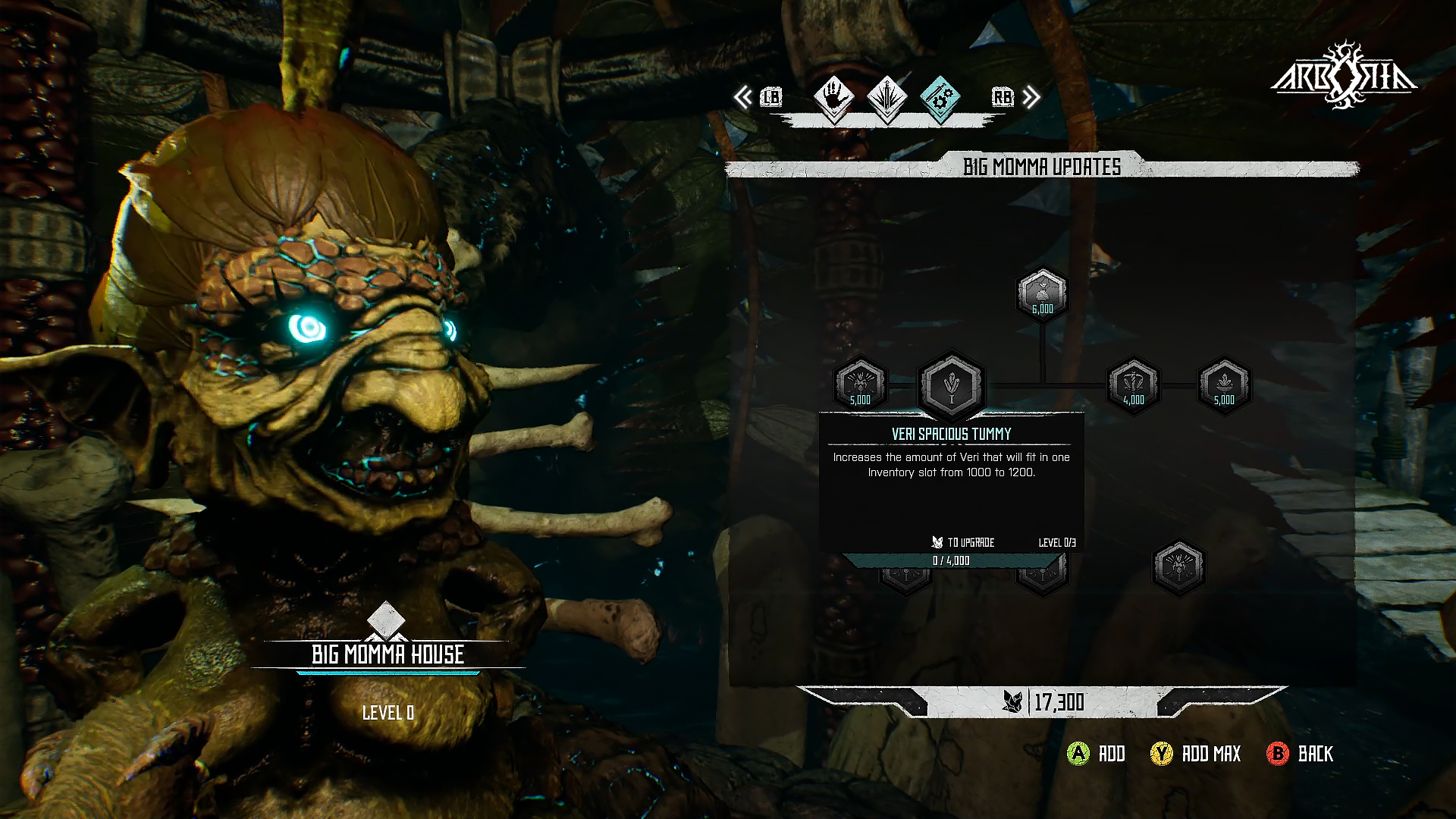Pick the 4,000-cost upgrade node
1456x819 pixels.
1133,385
